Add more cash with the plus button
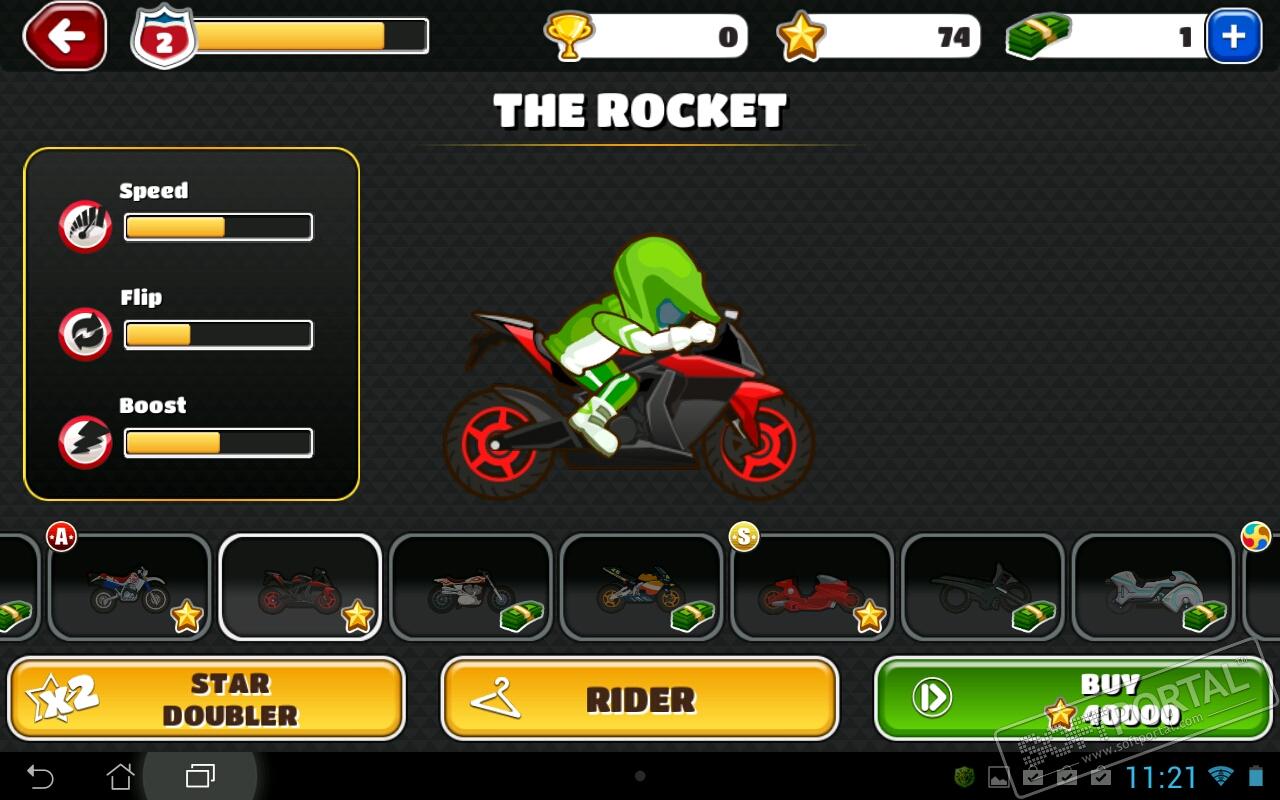 (1233, 37)
